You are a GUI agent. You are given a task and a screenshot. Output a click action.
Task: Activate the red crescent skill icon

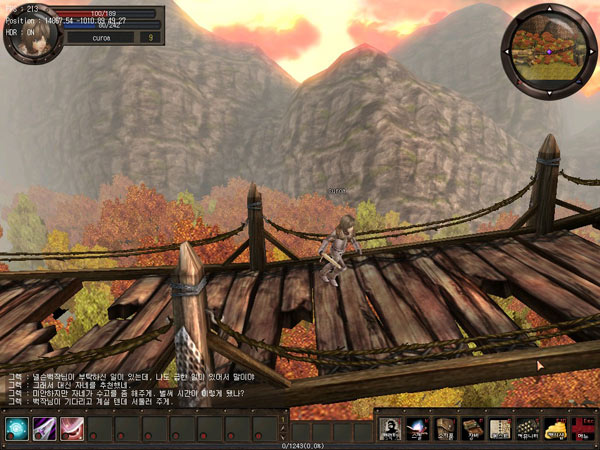tap(72, 429)
